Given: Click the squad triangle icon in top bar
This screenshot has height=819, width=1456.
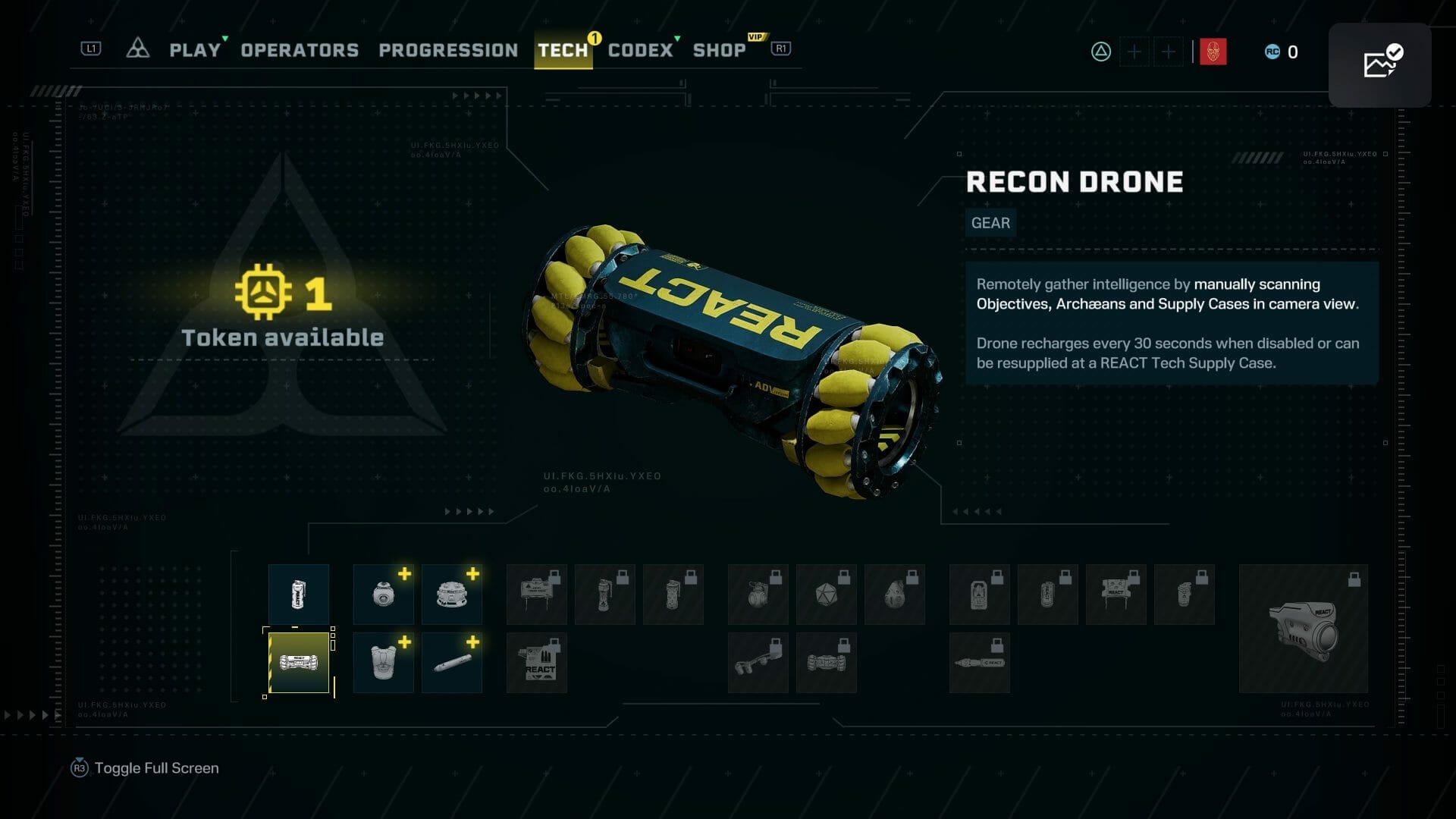Looking at the screenshot, I should [x=1101, y=52].
